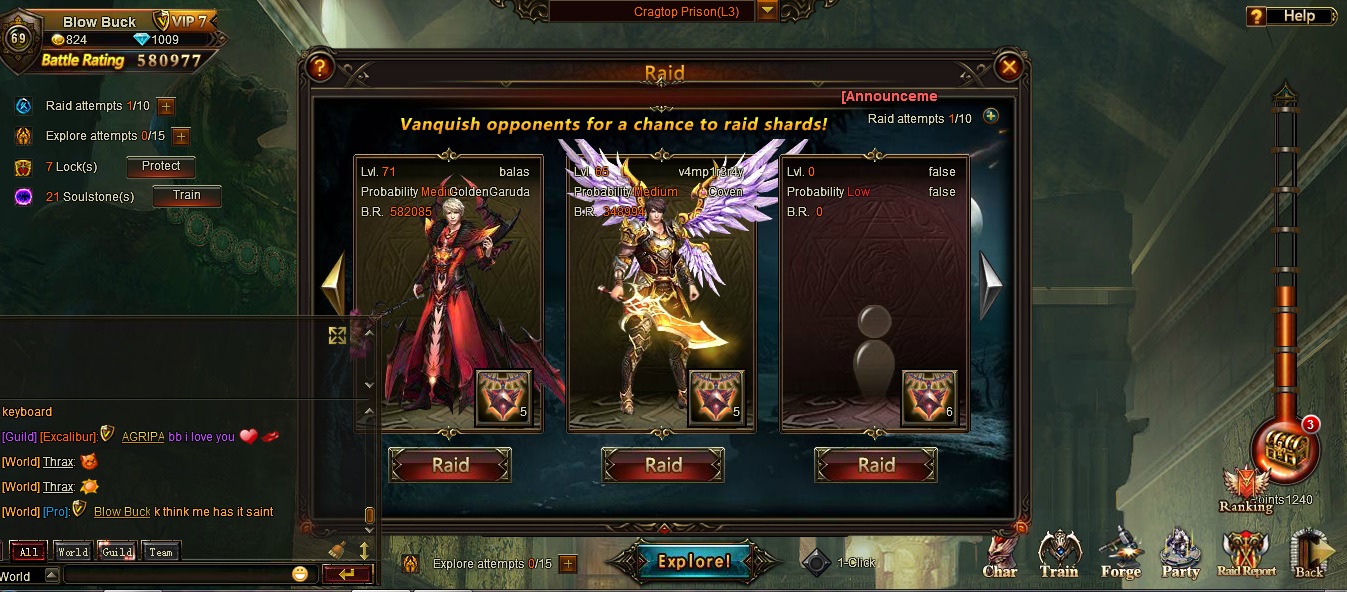Open the Party menu
The height and width of the screenshot is (592, 1347).
pyautogui.click(x=1180, y=555)
